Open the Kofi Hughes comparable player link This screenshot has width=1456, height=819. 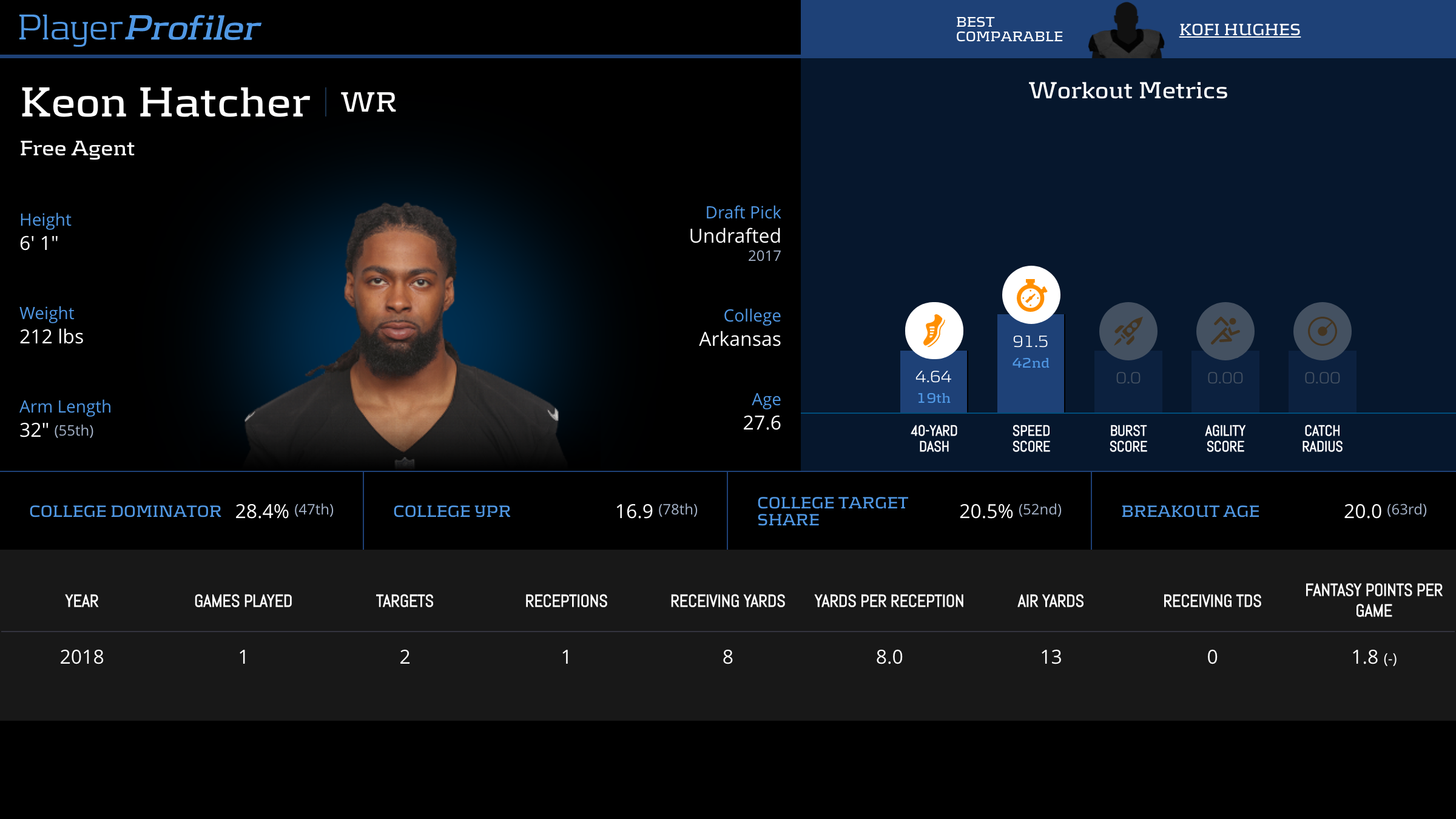point(1239,30)
